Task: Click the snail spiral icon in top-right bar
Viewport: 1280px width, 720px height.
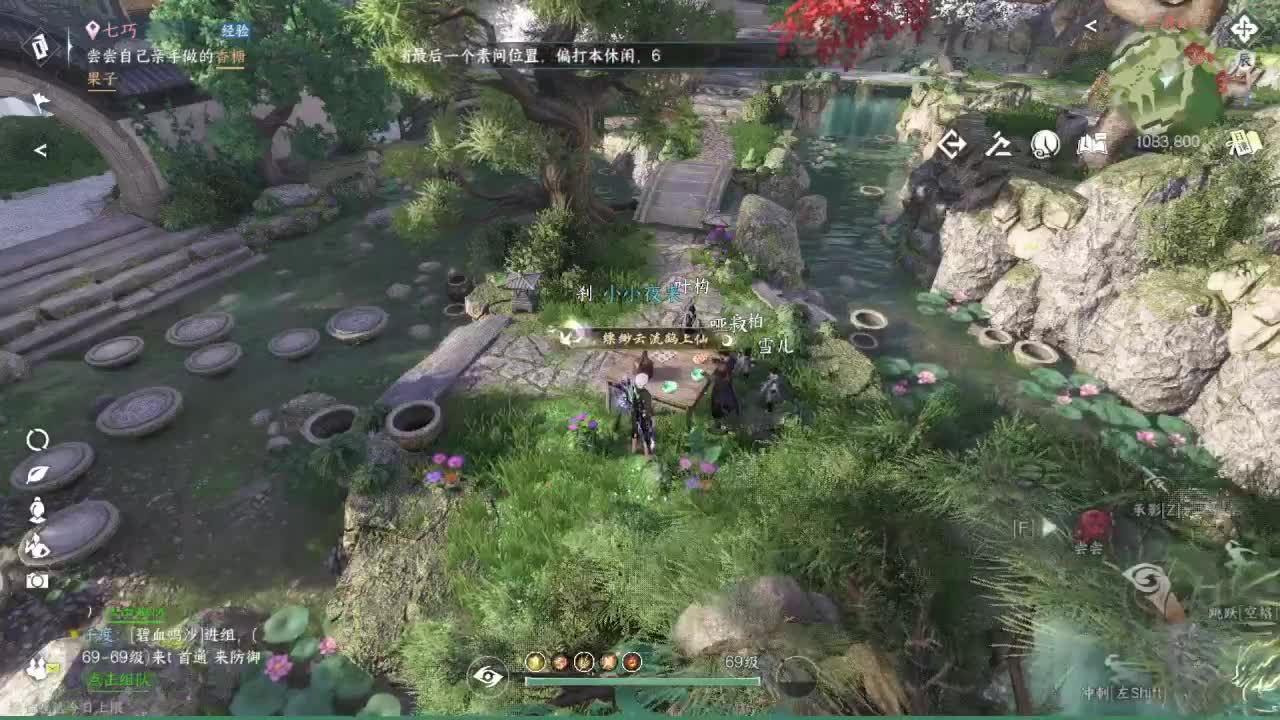Action: 1044,143
